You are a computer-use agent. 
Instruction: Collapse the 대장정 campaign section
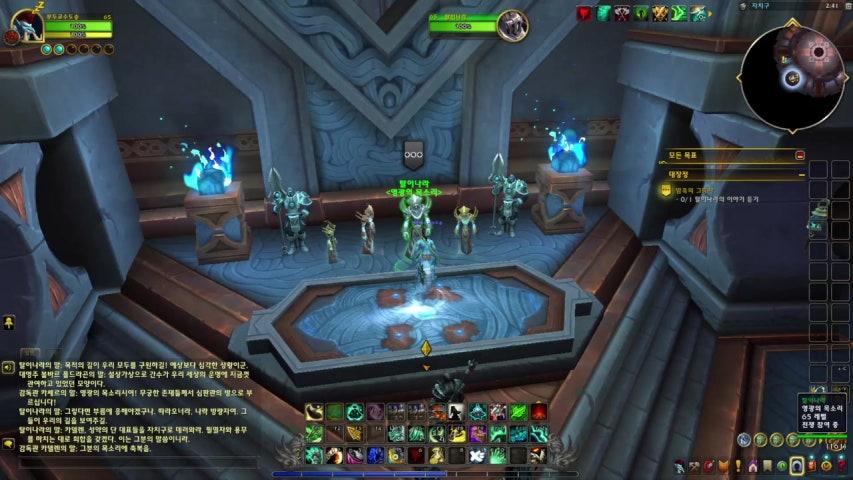(x=800, y=174)
